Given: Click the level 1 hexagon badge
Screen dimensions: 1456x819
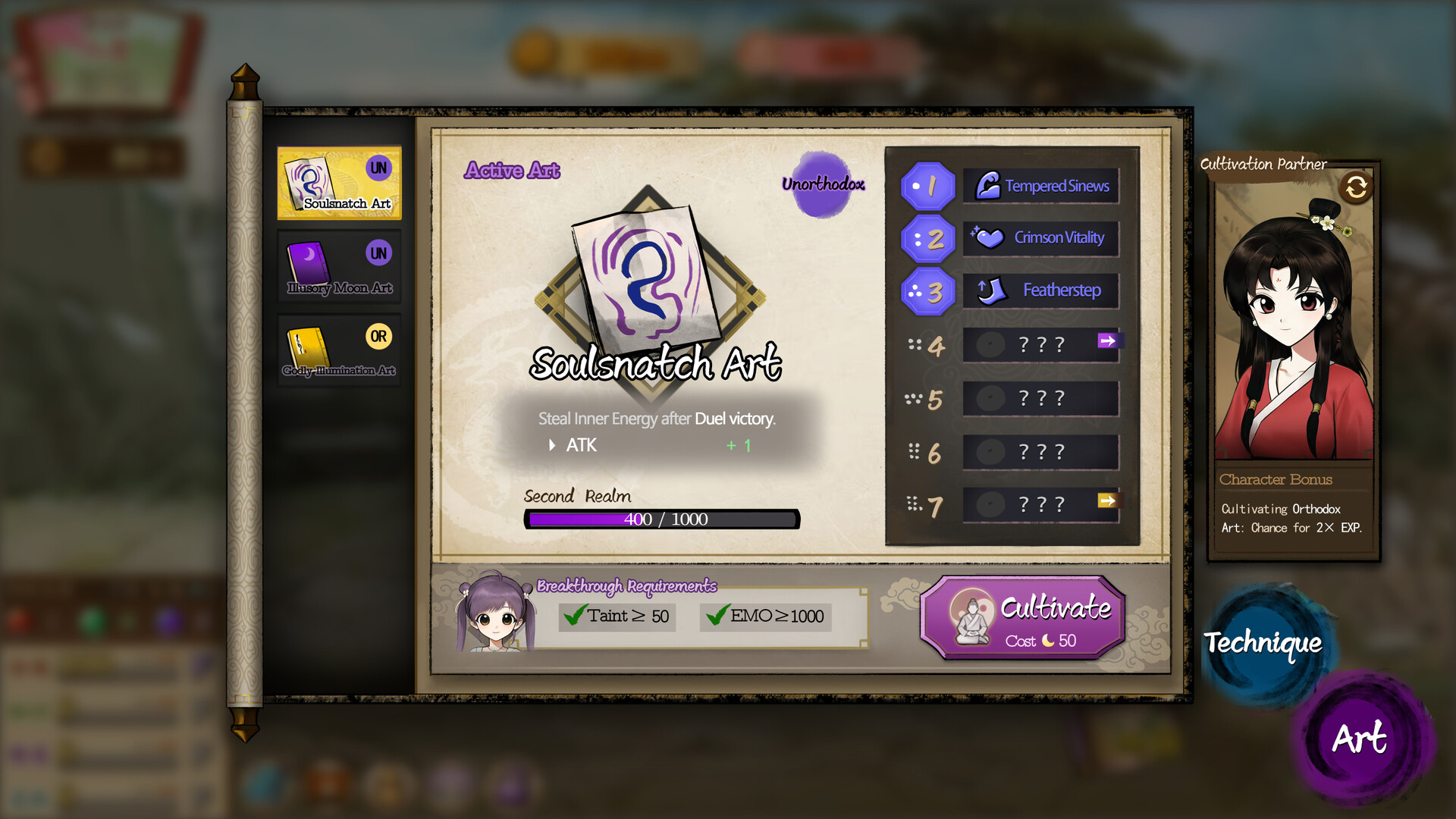Looking at the screenshot, I should pyautogui.click(x=927, y=187).
